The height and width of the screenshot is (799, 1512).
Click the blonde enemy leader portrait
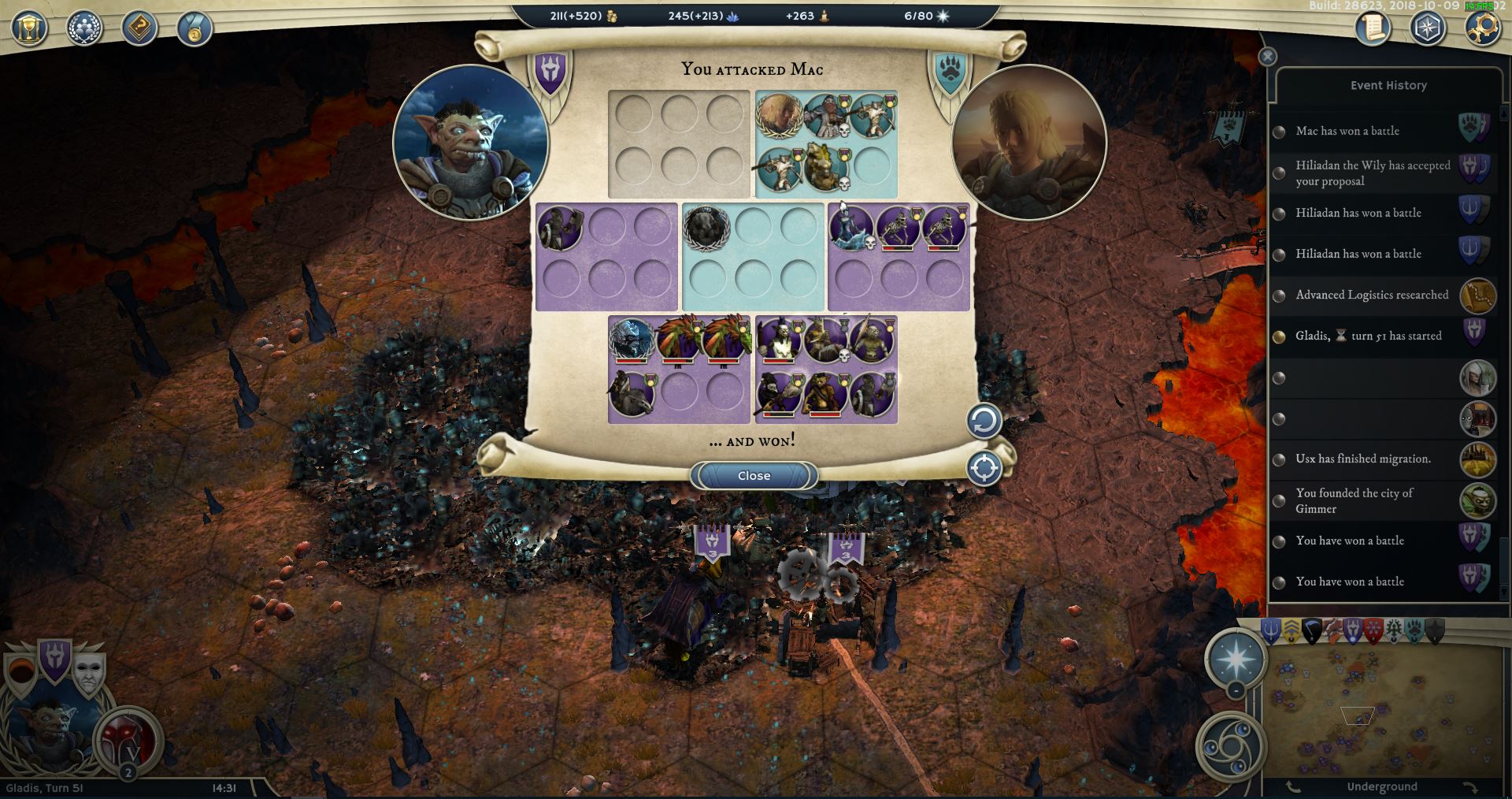click(1029, 143)
